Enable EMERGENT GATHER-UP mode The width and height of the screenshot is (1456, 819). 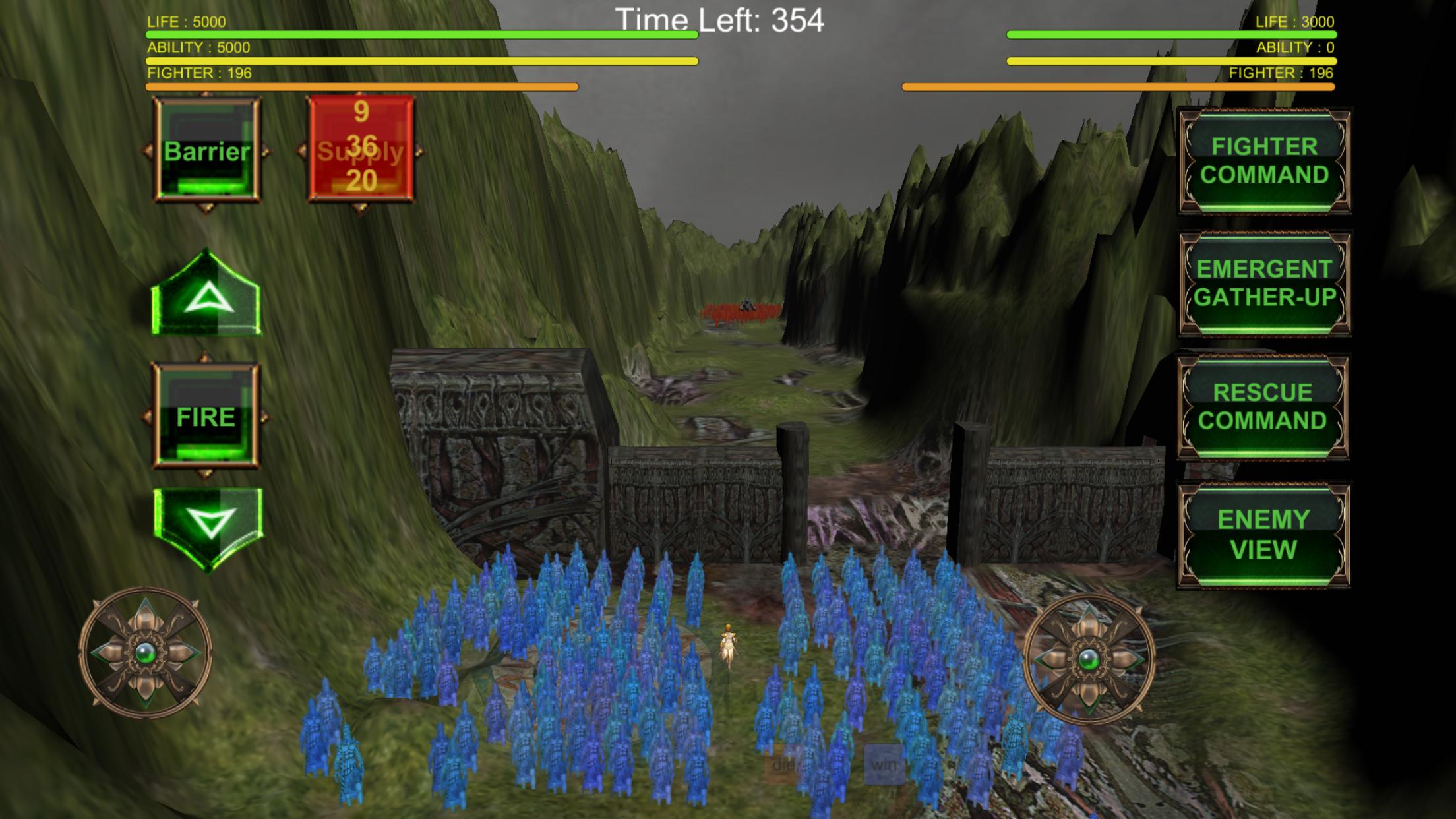(1263, 282)
